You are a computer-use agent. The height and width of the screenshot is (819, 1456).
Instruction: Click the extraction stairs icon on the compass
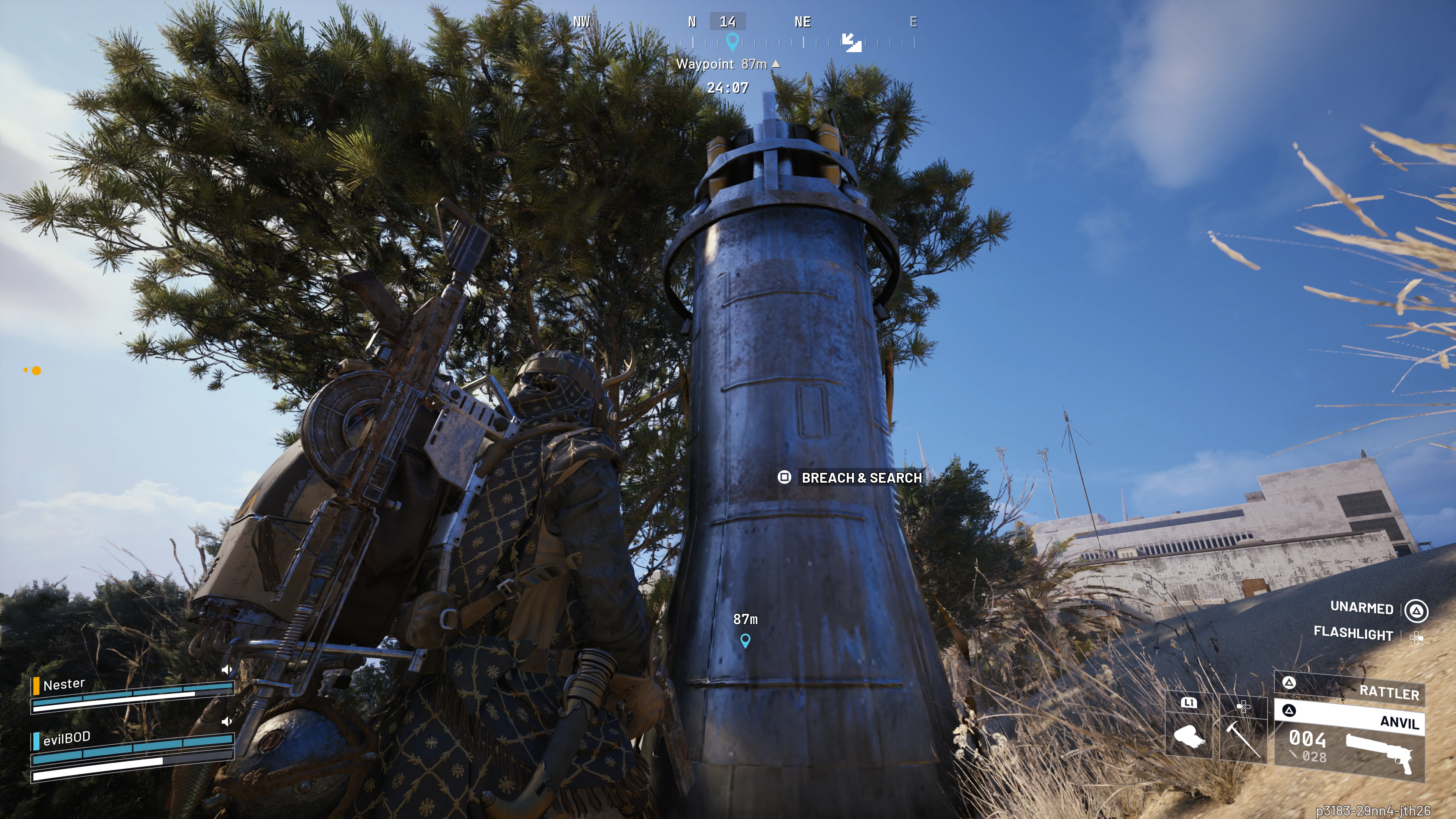(x=851, y=42)
